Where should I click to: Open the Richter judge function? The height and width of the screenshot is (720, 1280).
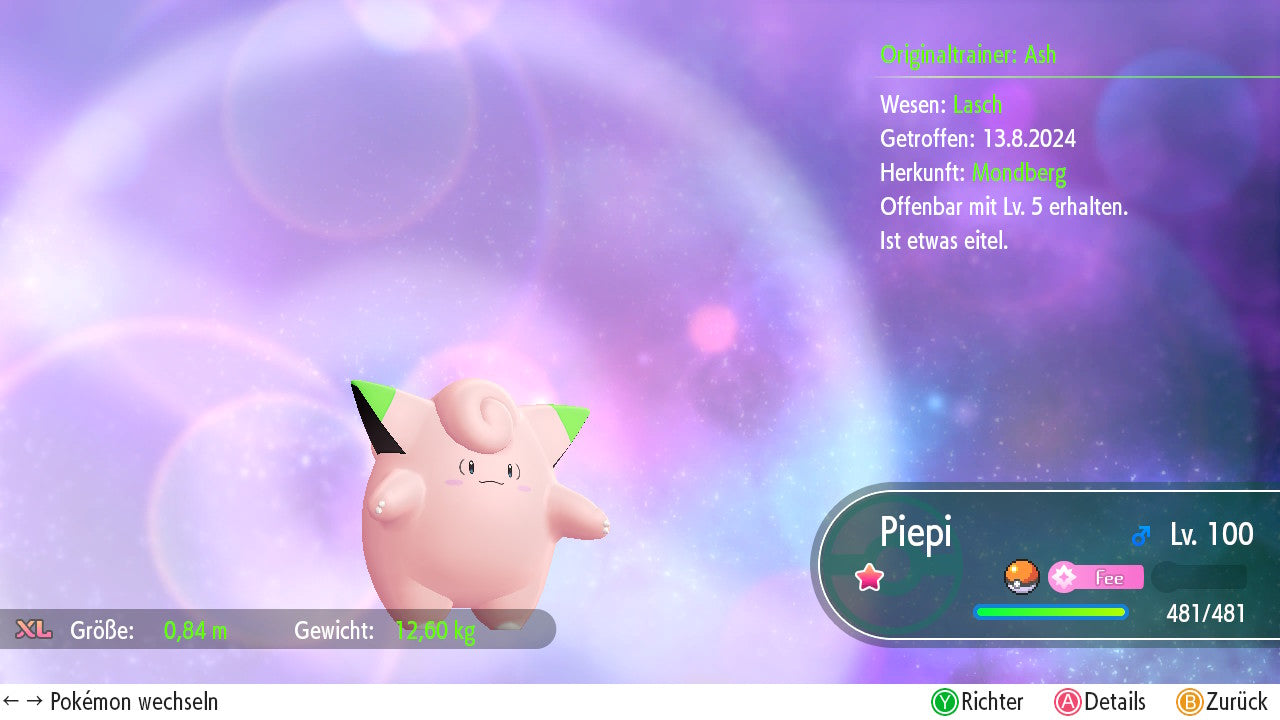(978, 702)
